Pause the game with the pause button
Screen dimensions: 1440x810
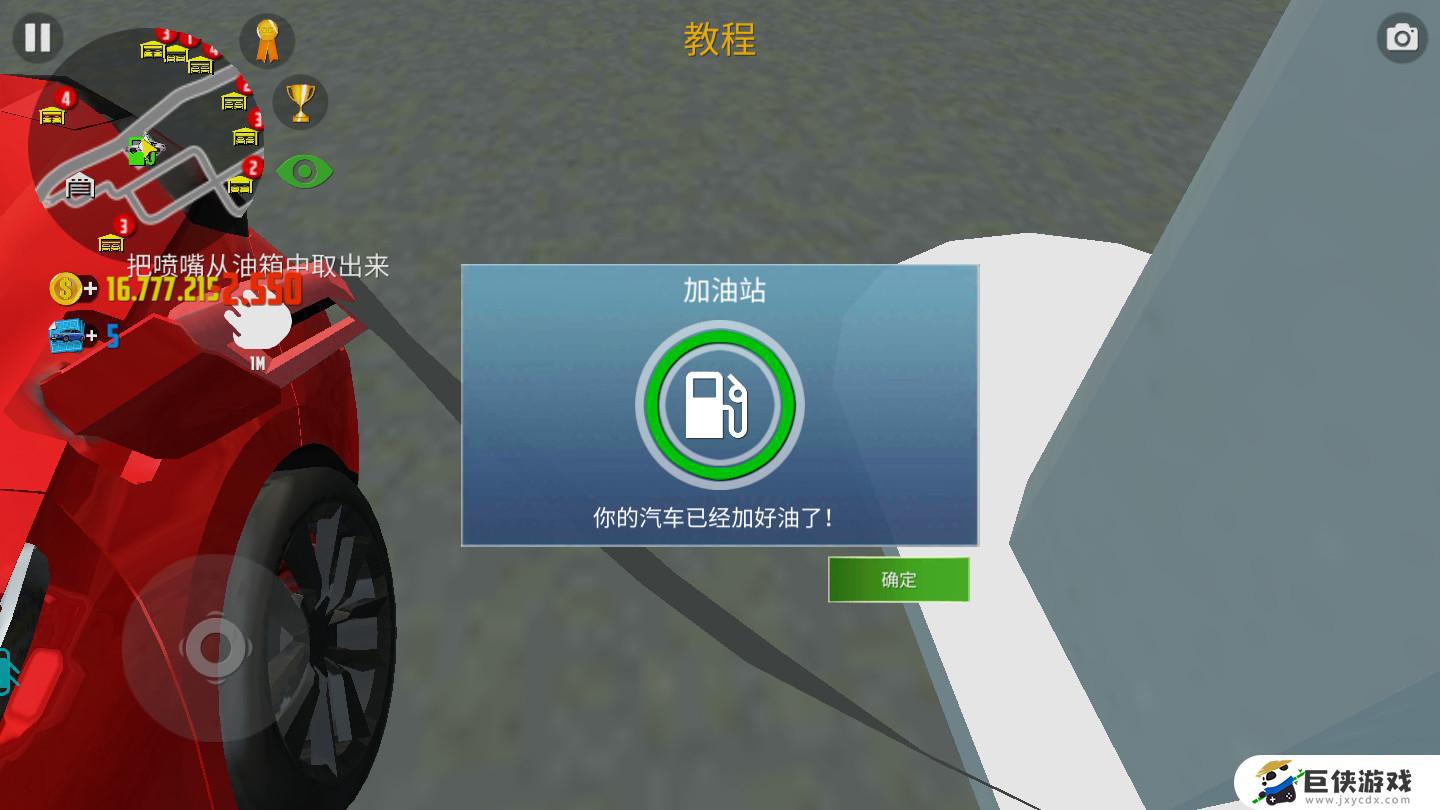pos(37,37)
